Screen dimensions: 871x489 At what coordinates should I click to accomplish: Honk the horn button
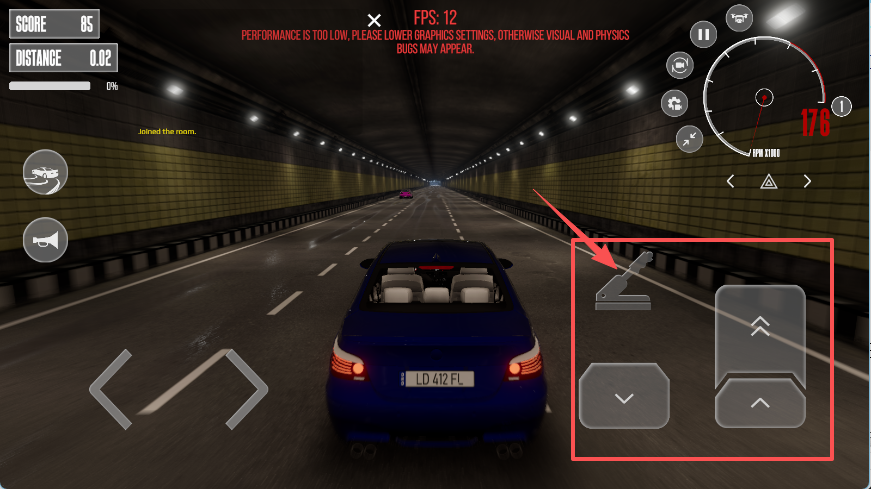click(45, 239)
